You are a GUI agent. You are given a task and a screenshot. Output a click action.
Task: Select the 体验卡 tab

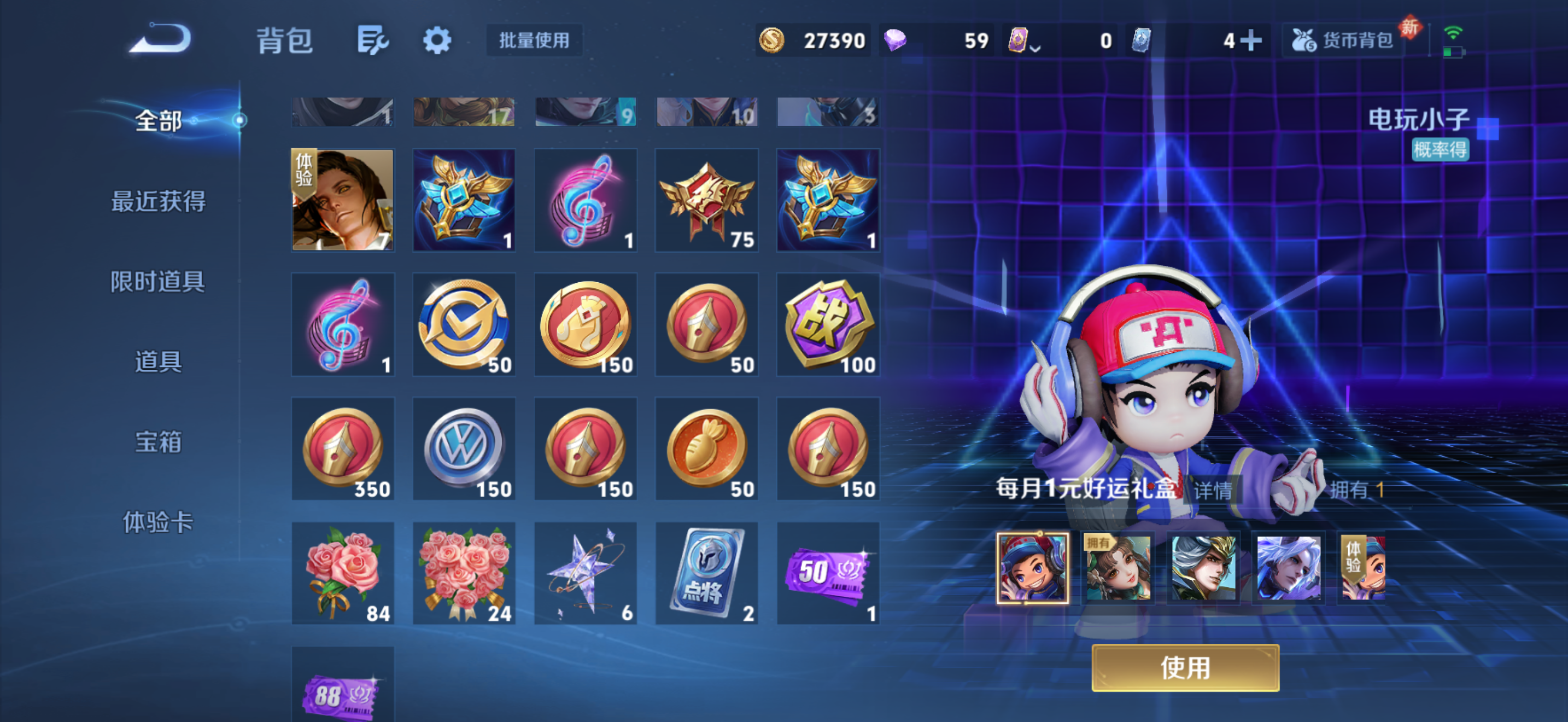(x=157, y=522)
